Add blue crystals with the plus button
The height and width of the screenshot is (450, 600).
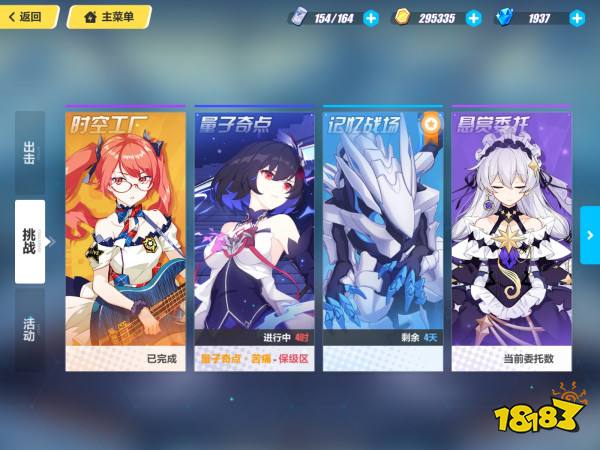[577, 18]
